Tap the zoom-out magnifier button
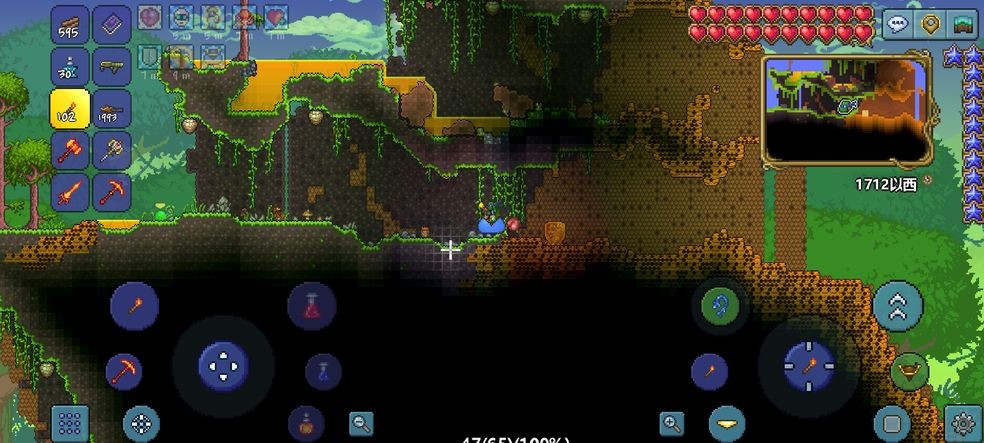The width and height of the screenshot is (984, 443). [361, 423]
